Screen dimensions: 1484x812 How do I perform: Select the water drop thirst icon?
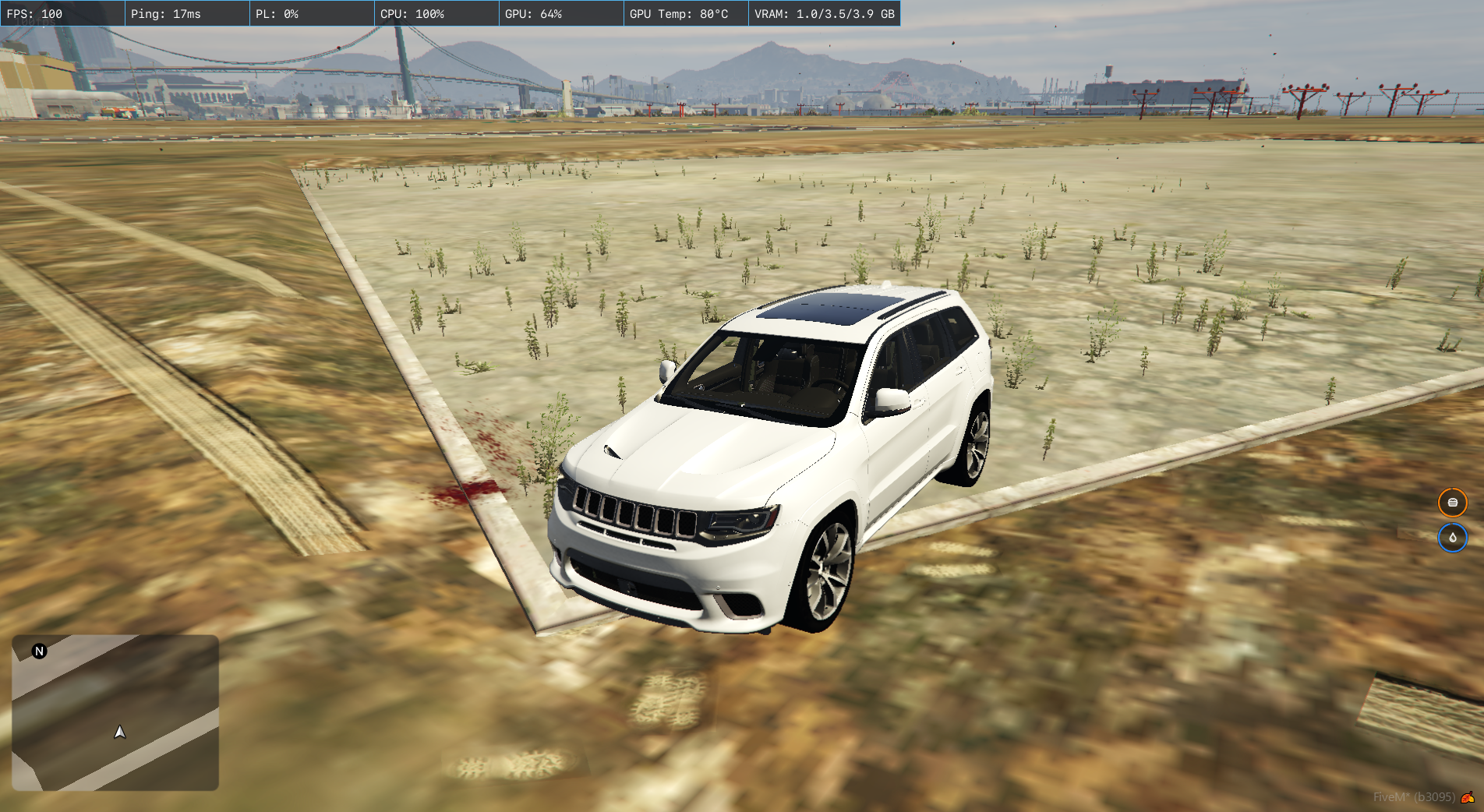1452,538
